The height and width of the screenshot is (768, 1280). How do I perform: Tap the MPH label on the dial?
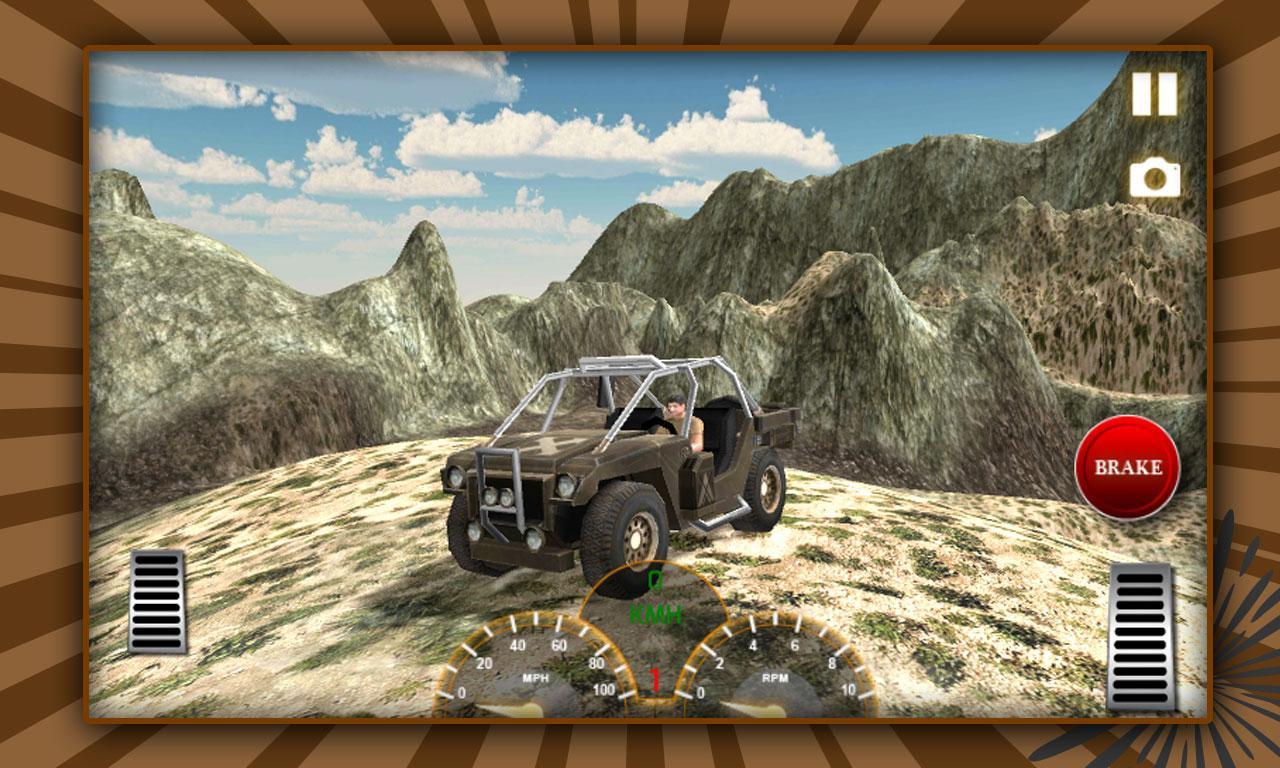tap(533, 677)
